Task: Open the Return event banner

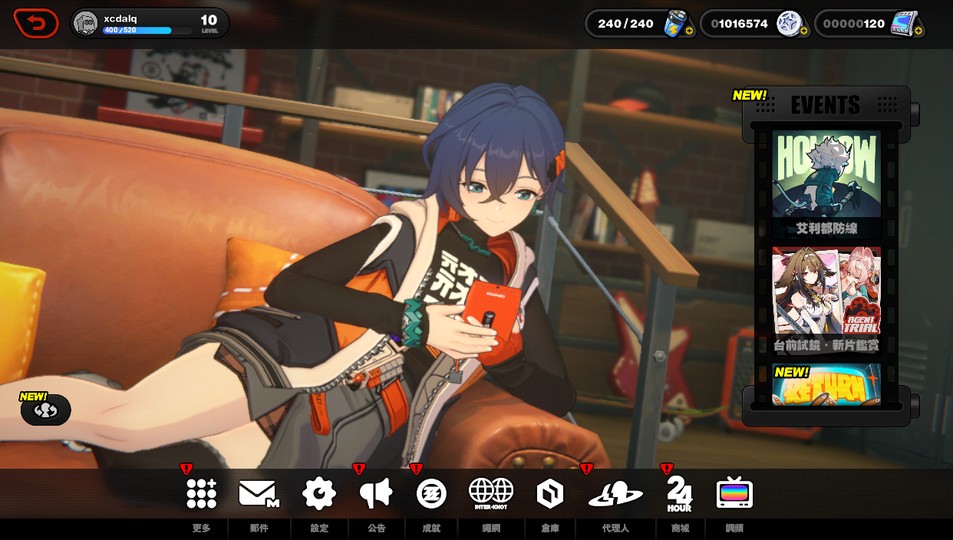Action: pyautogui.click(x=826, y=386)
